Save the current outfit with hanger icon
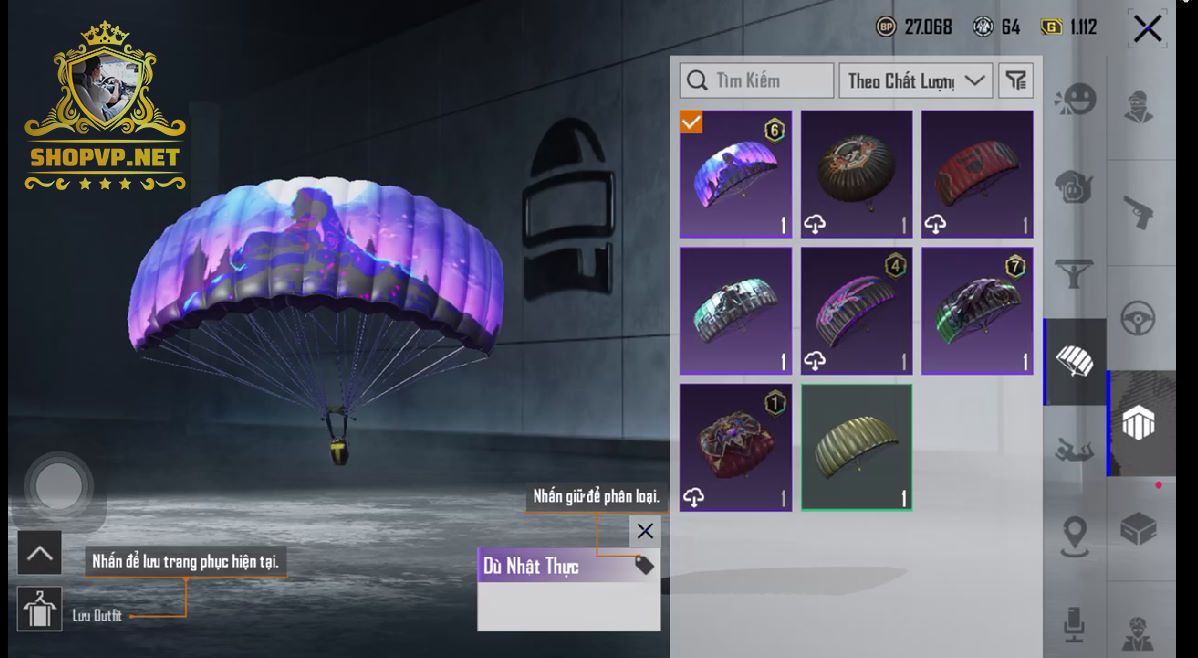 (39, 609)
